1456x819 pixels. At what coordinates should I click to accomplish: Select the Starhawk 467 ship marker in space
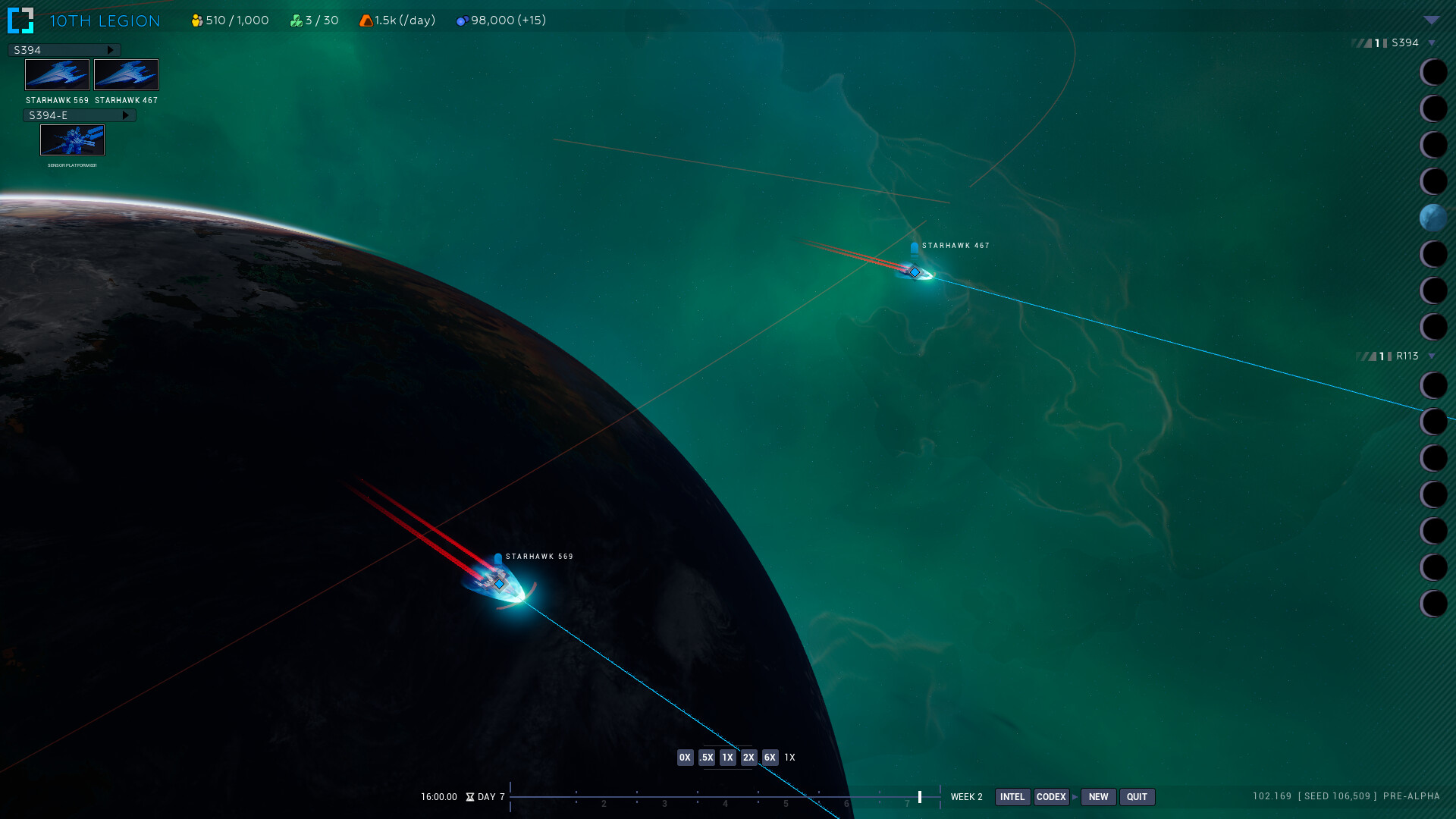(x=914, y=271)
